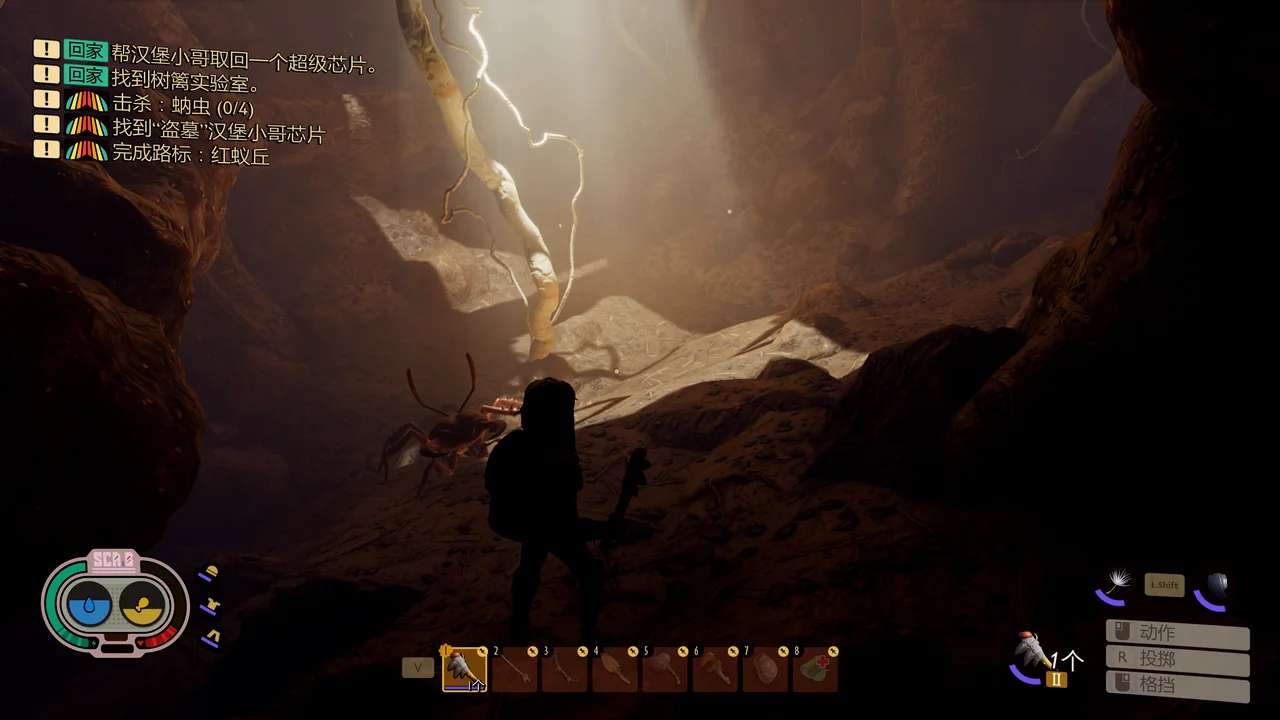Select the 找到“盗墓”汉堡小哥芯片 objective
This screenshot has width=1280, height=720.
tap(218, 131)
